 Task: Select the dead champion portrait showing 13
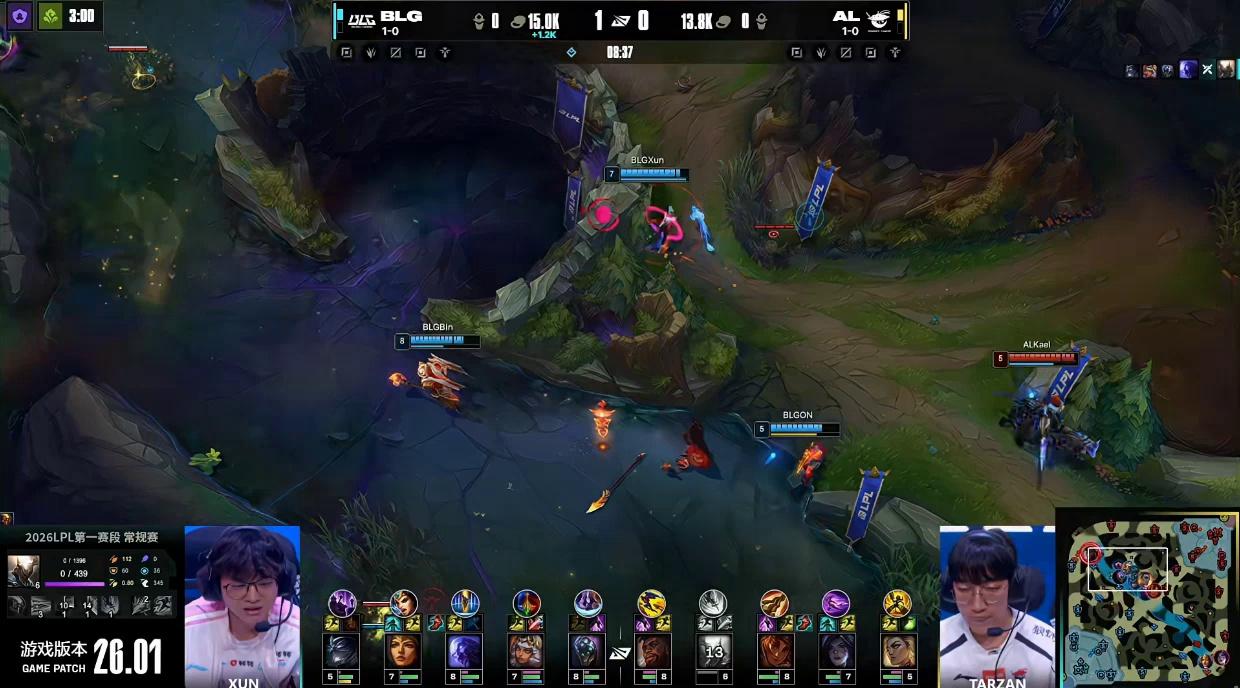pos(713,651)
